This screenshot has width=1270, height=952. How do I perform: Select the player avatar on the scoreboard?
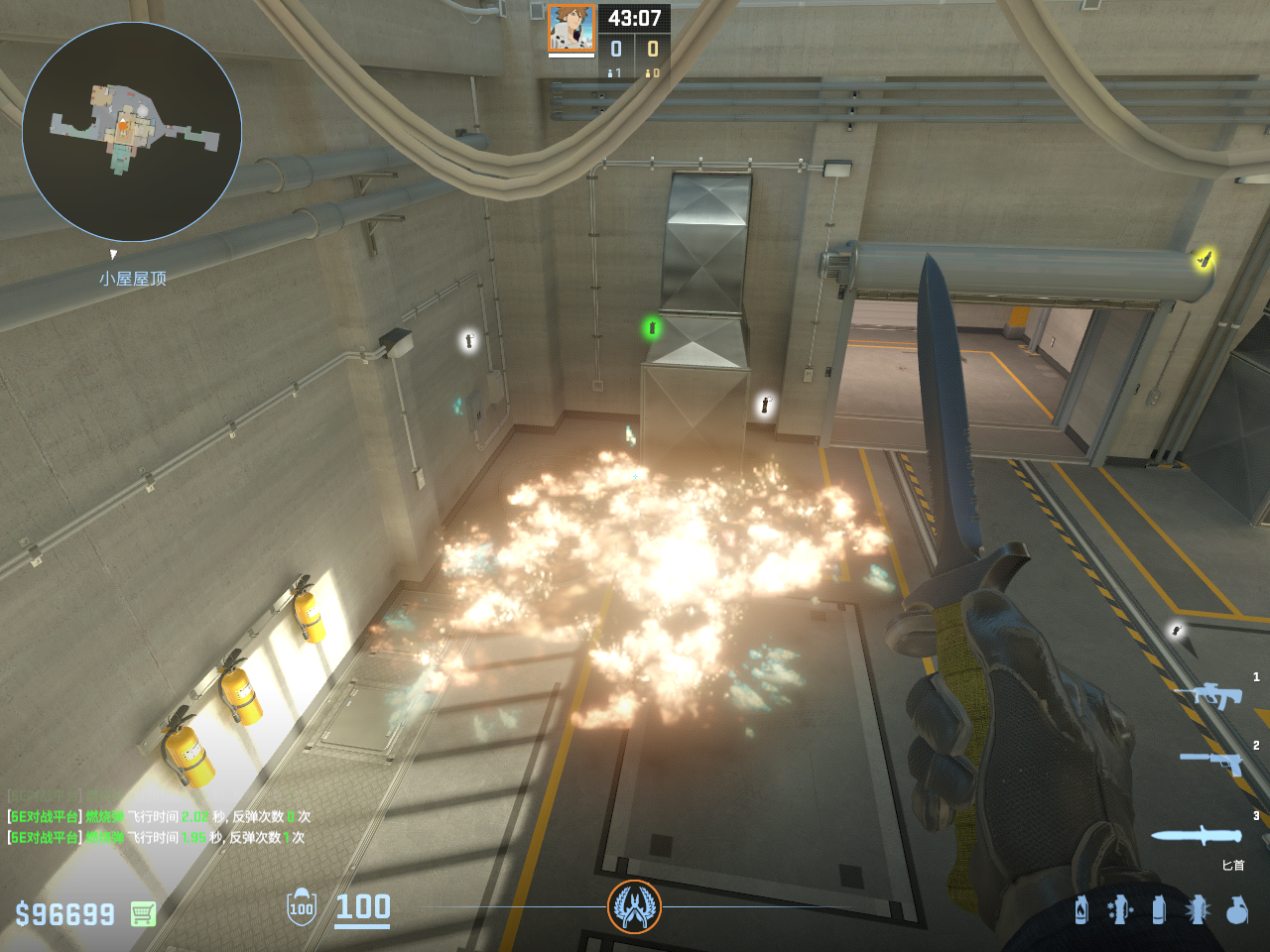pyautogui.click(x=571, y=28)
